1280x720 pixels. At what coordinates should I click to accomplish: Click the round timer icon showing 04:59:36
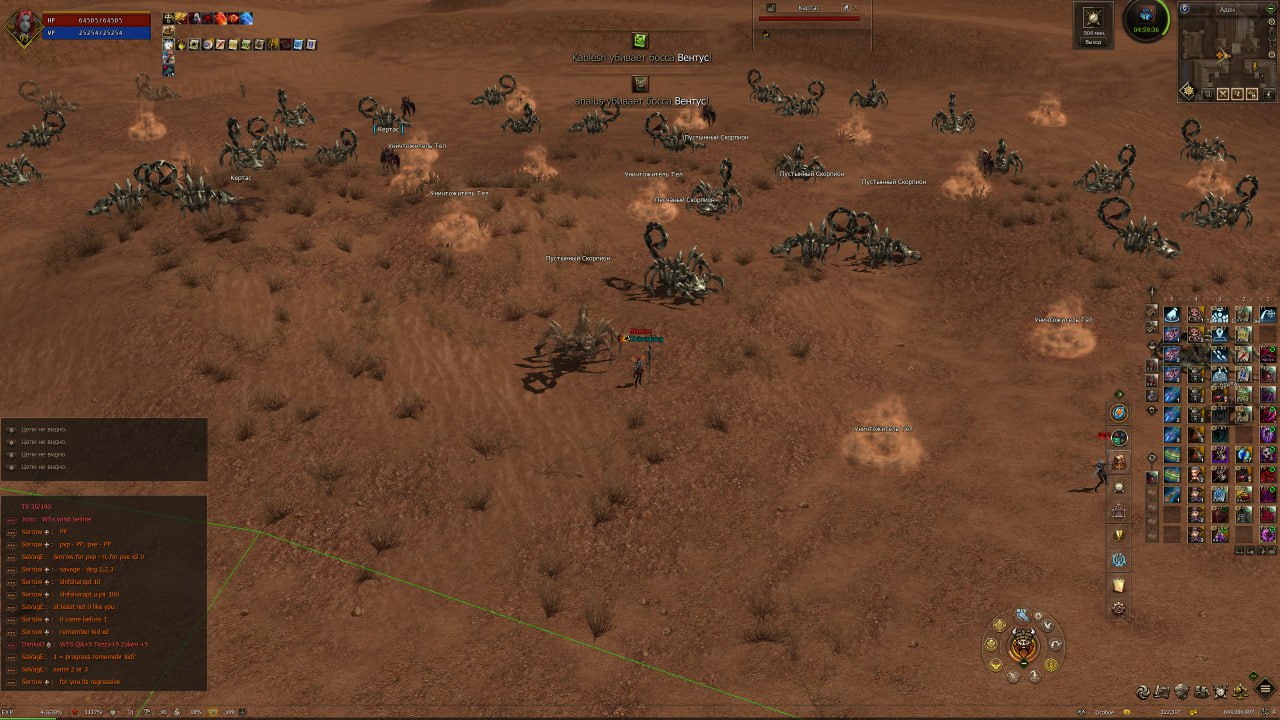[1146, 20]
